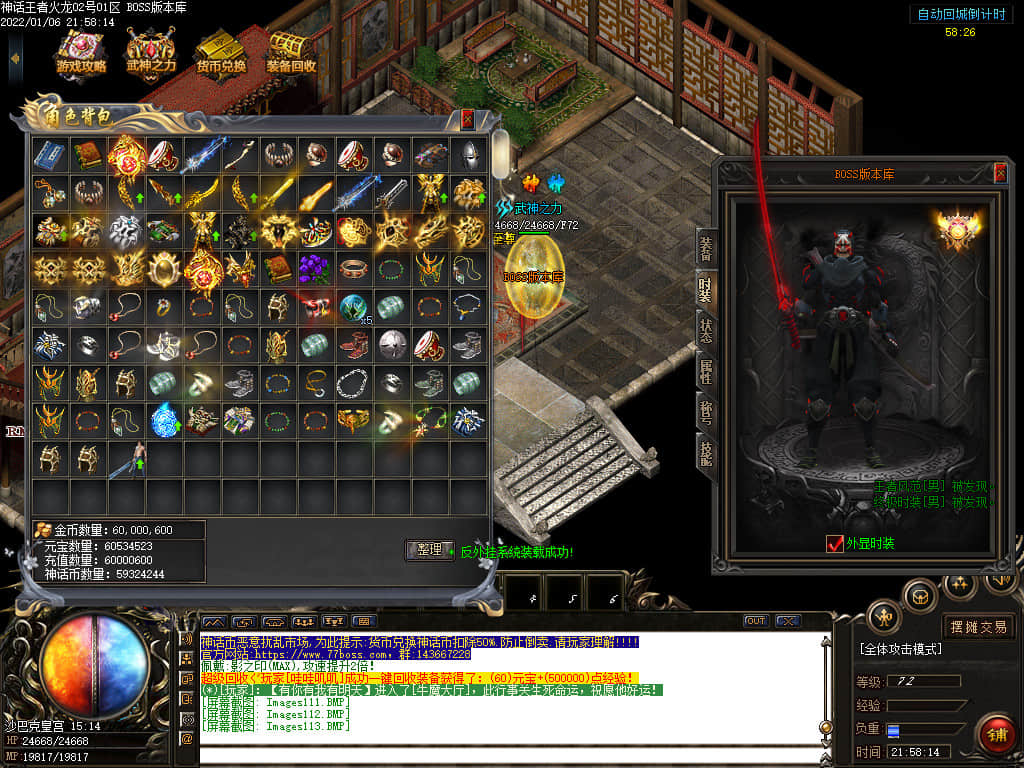Select the purple flowers item in the bag
The width and height of the screenshot is (1024, 768).
pyautogui.click(x=315, y=269)
